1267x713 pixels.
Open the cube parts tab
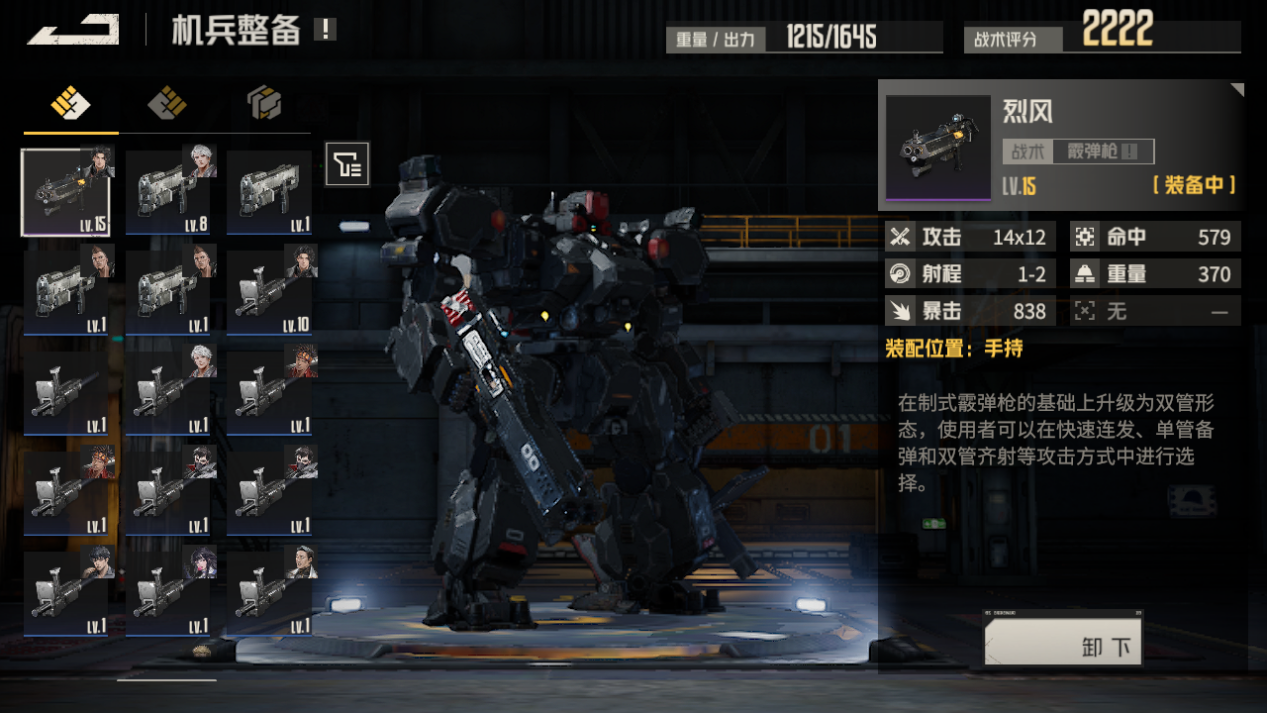tap(264, 103)
